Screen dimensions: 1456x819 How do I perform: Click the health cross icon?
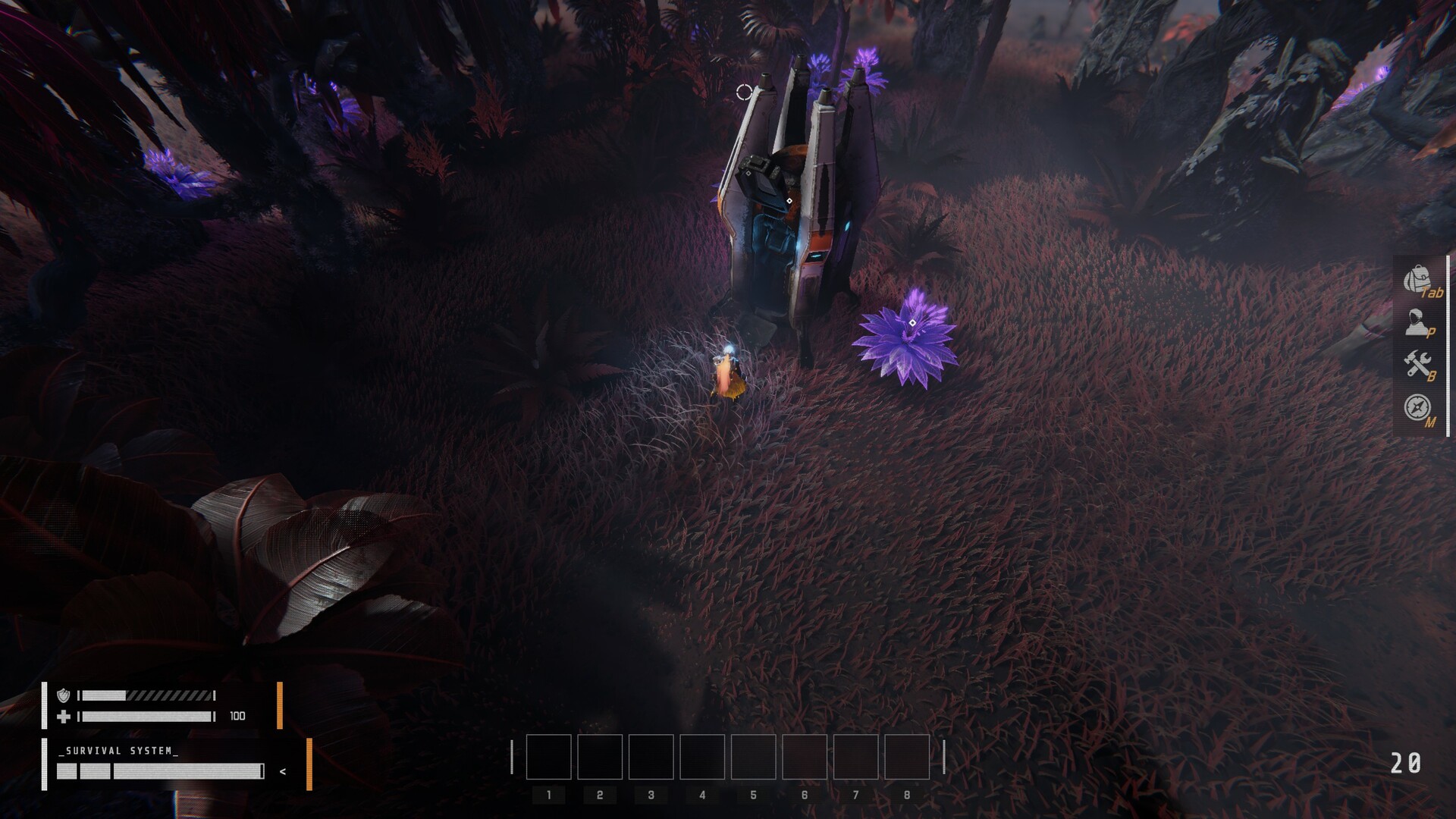64,715
